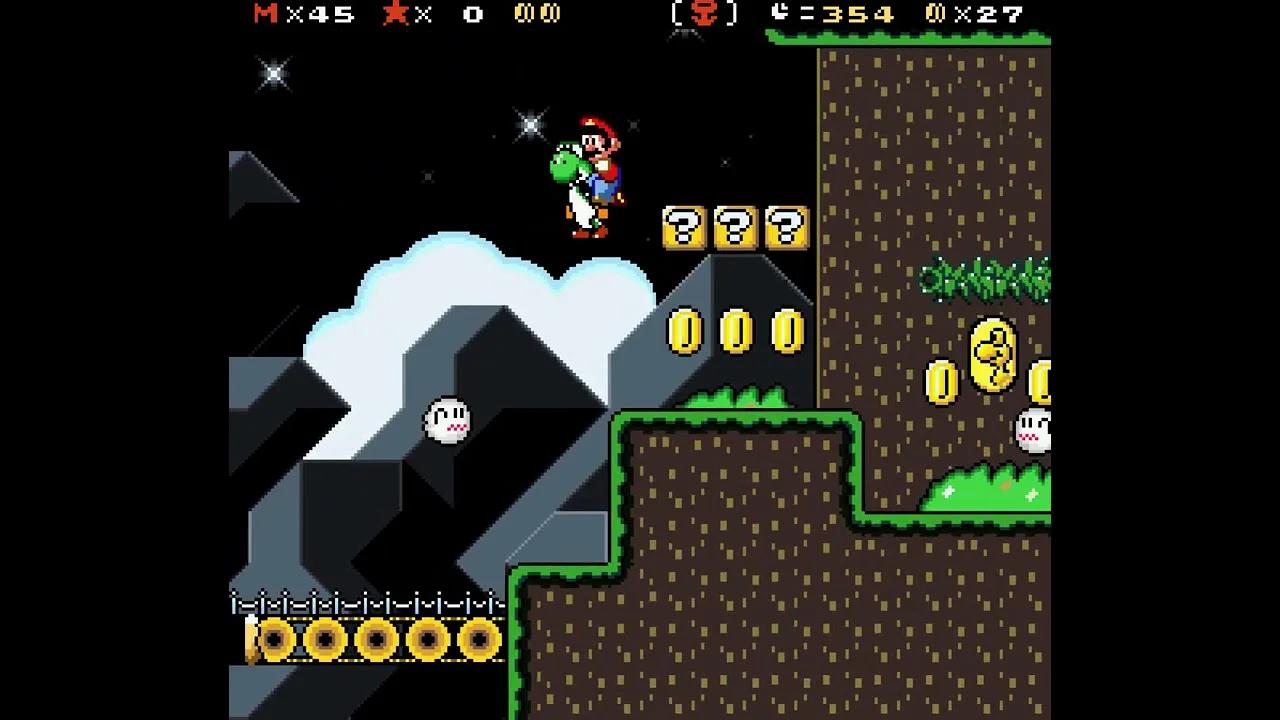Select the Boo ghost near the mountain

(446, 420)
